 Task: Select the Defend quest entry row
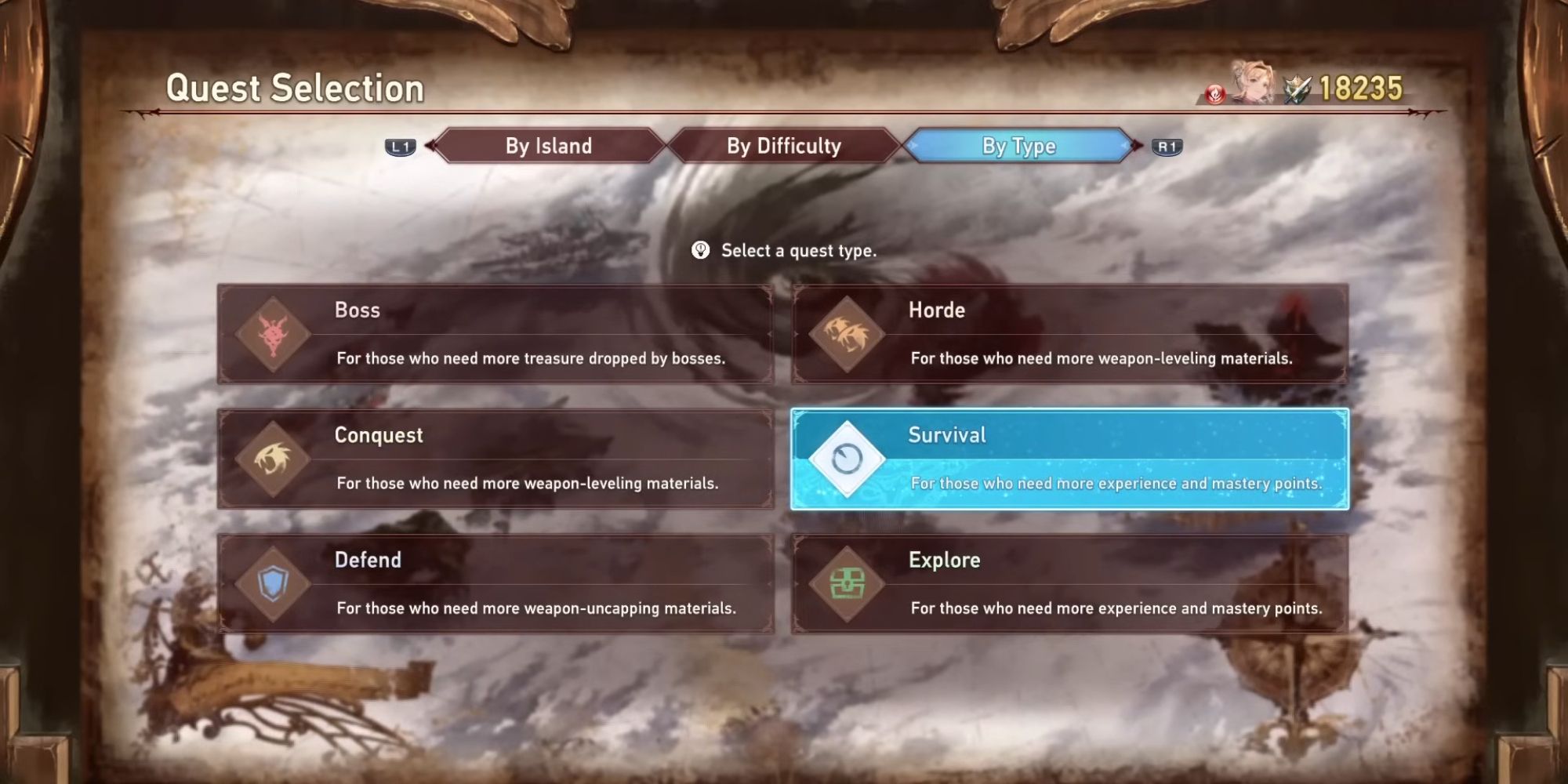494,584
